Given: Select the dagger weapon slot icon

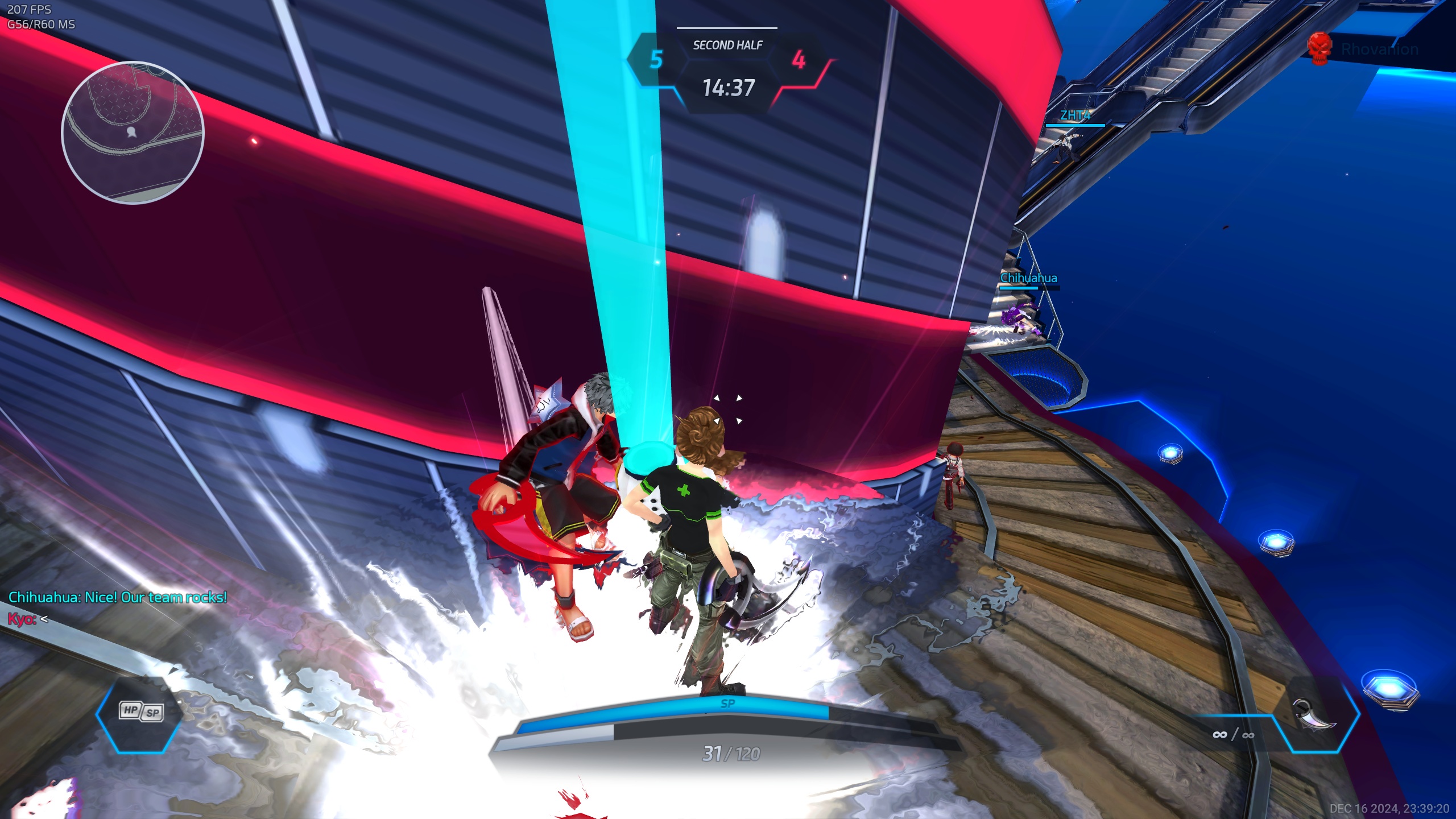Looking at the screenshot, I should click(1314, 714).
